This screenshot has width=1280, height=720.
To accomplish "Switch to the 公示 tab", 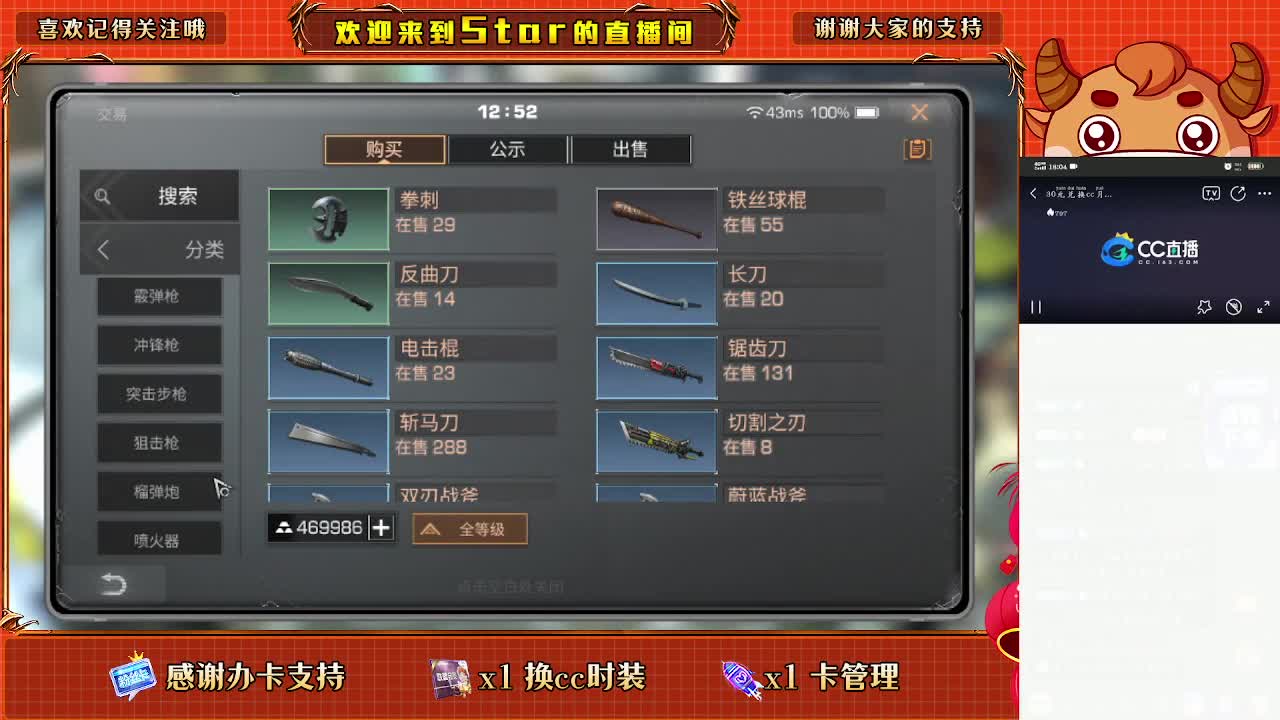I will 508,149.
